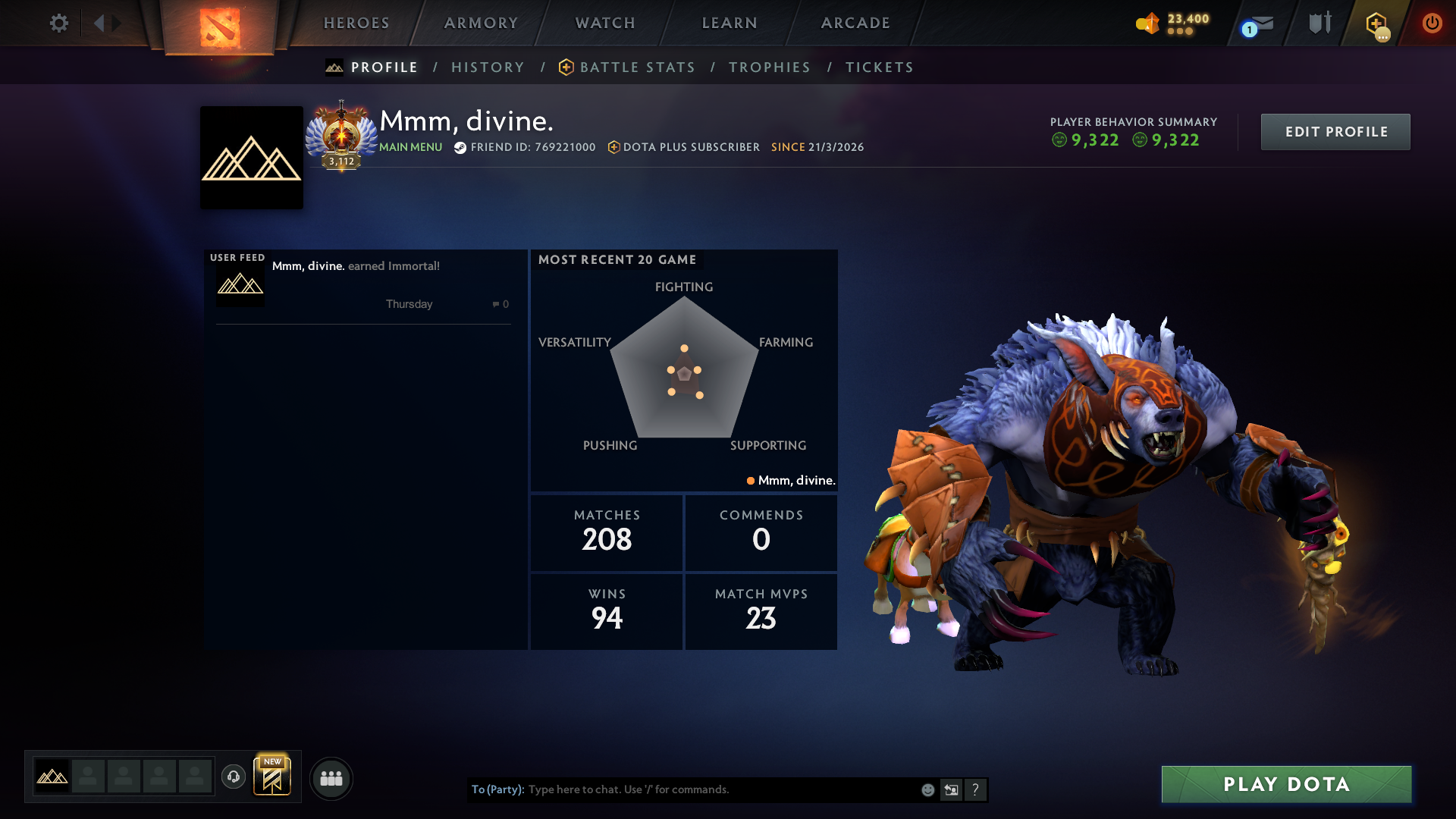Click the red power button icon

(x=1432, y=23)
